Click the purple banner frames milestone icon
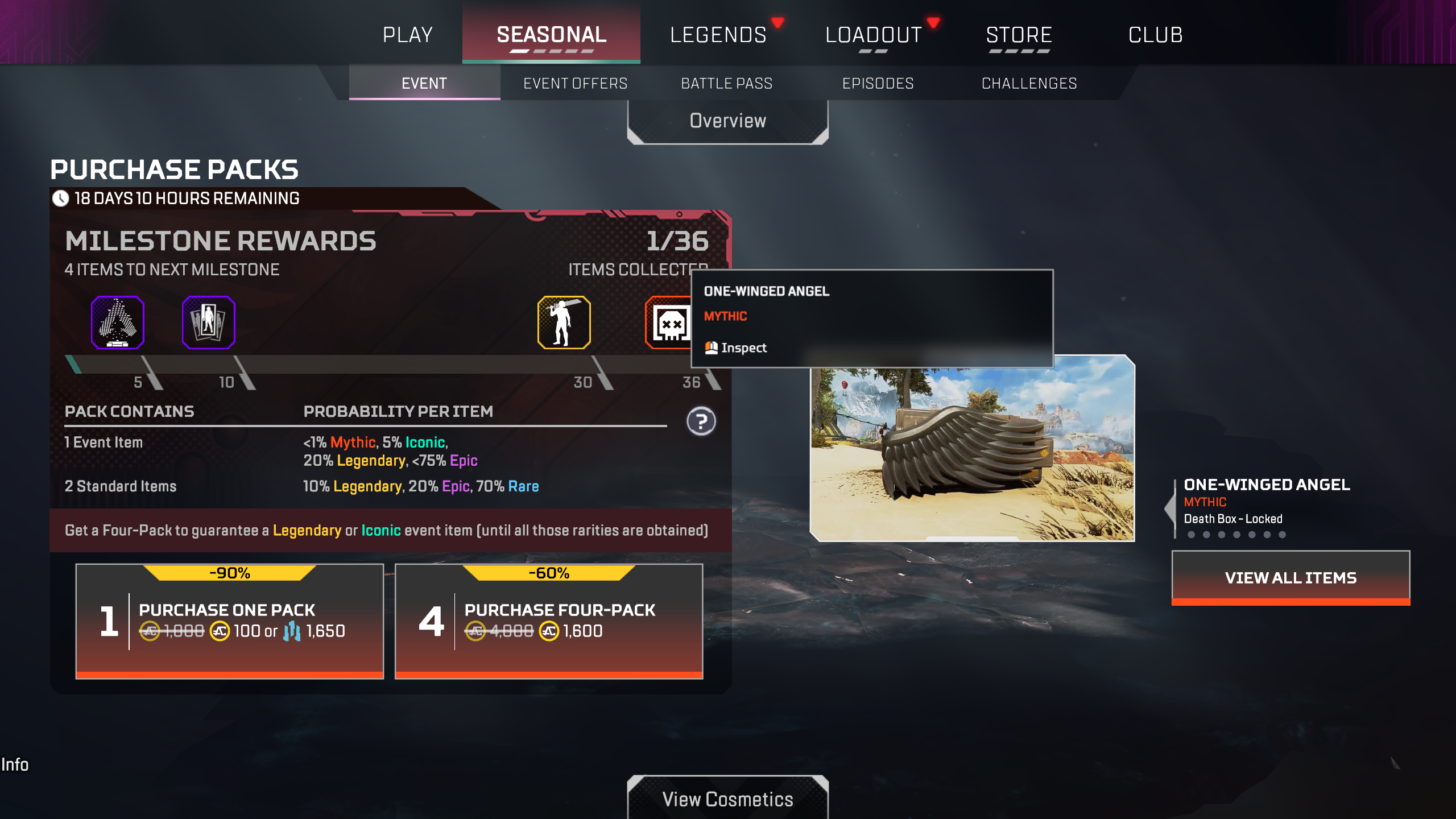Screen dimensions: 1456x819 coord(208,322)
